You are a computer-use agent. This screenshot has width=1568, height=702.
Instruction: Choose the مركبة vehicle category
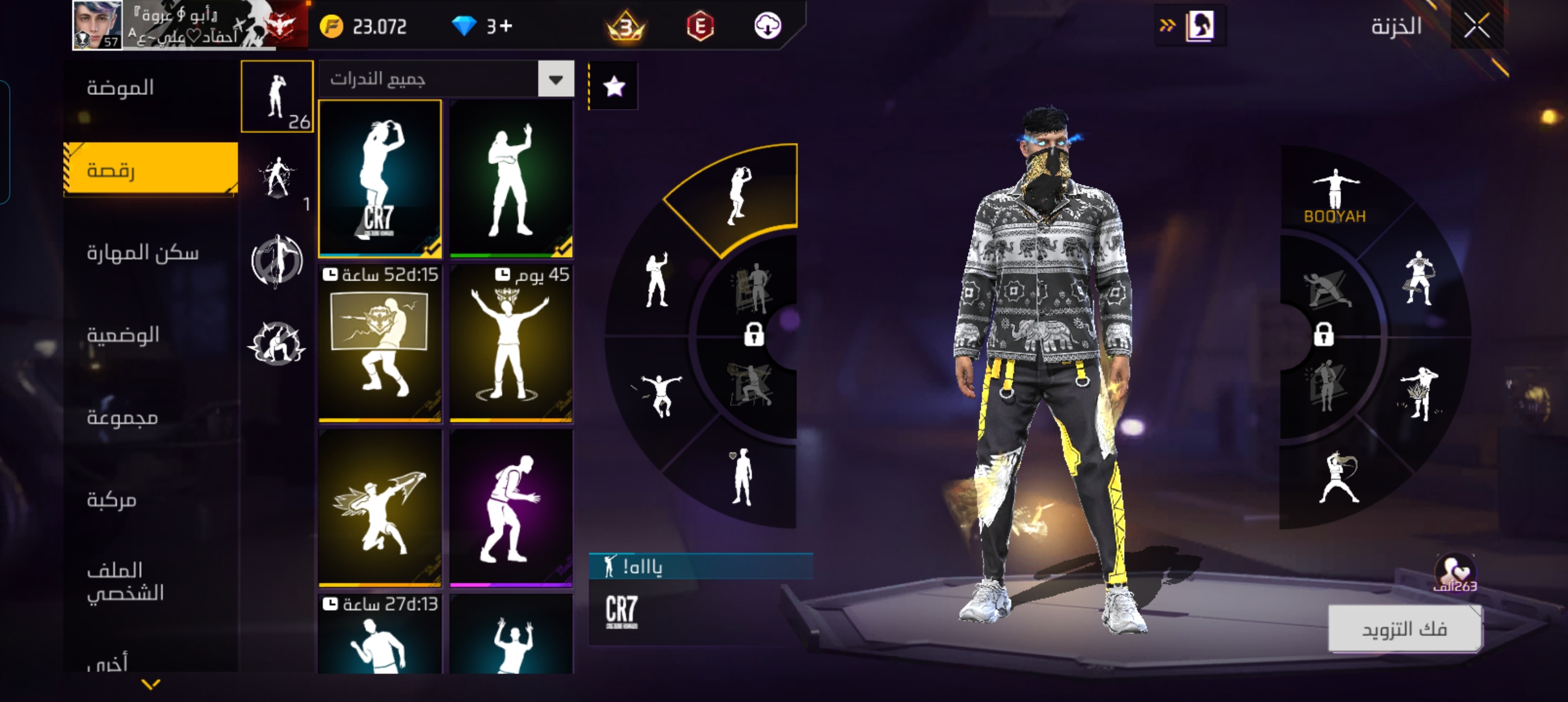(x=112, y=500)
